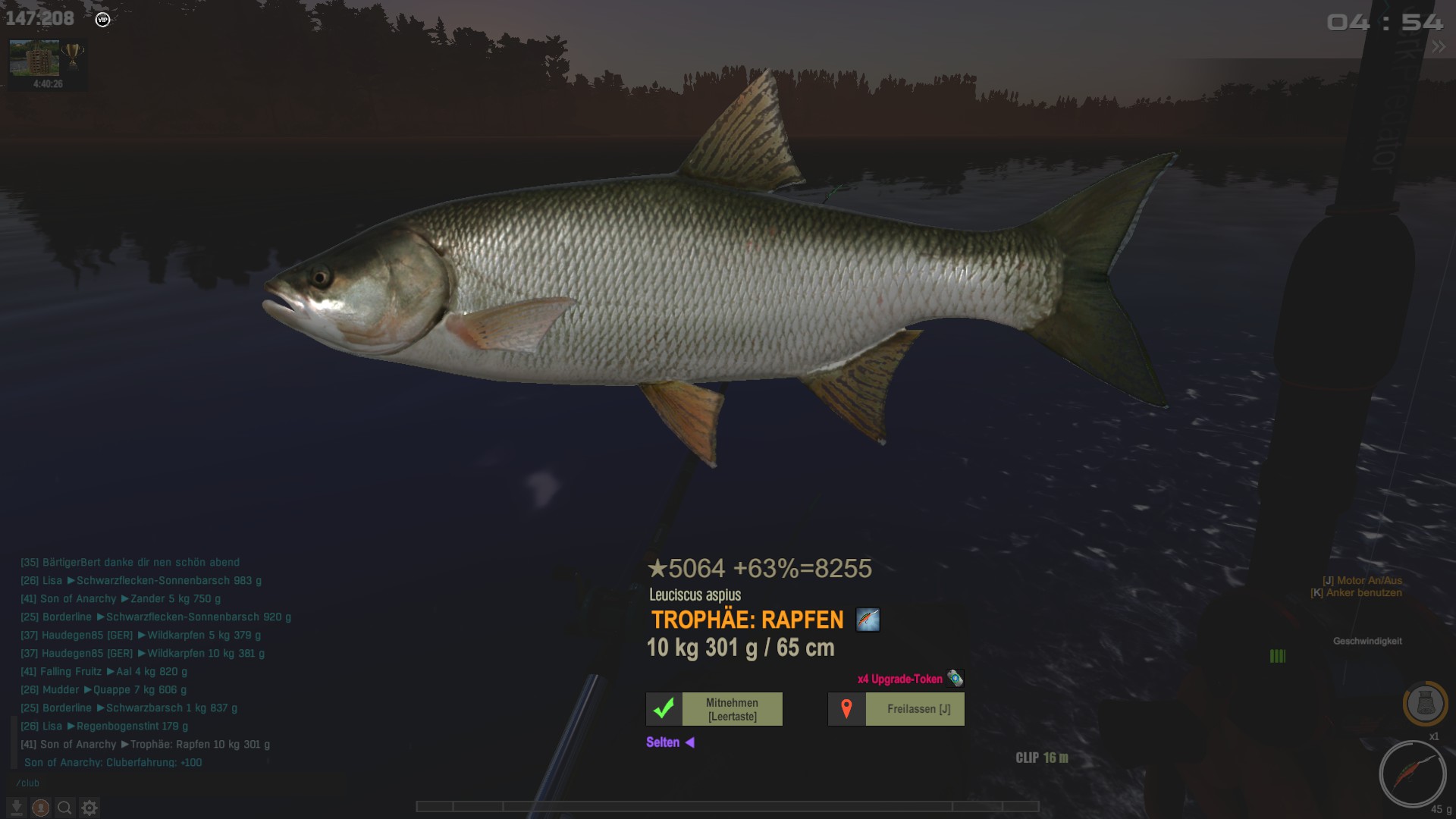
Task: Select the red lure tackle circle
Action: point(1412,774)
